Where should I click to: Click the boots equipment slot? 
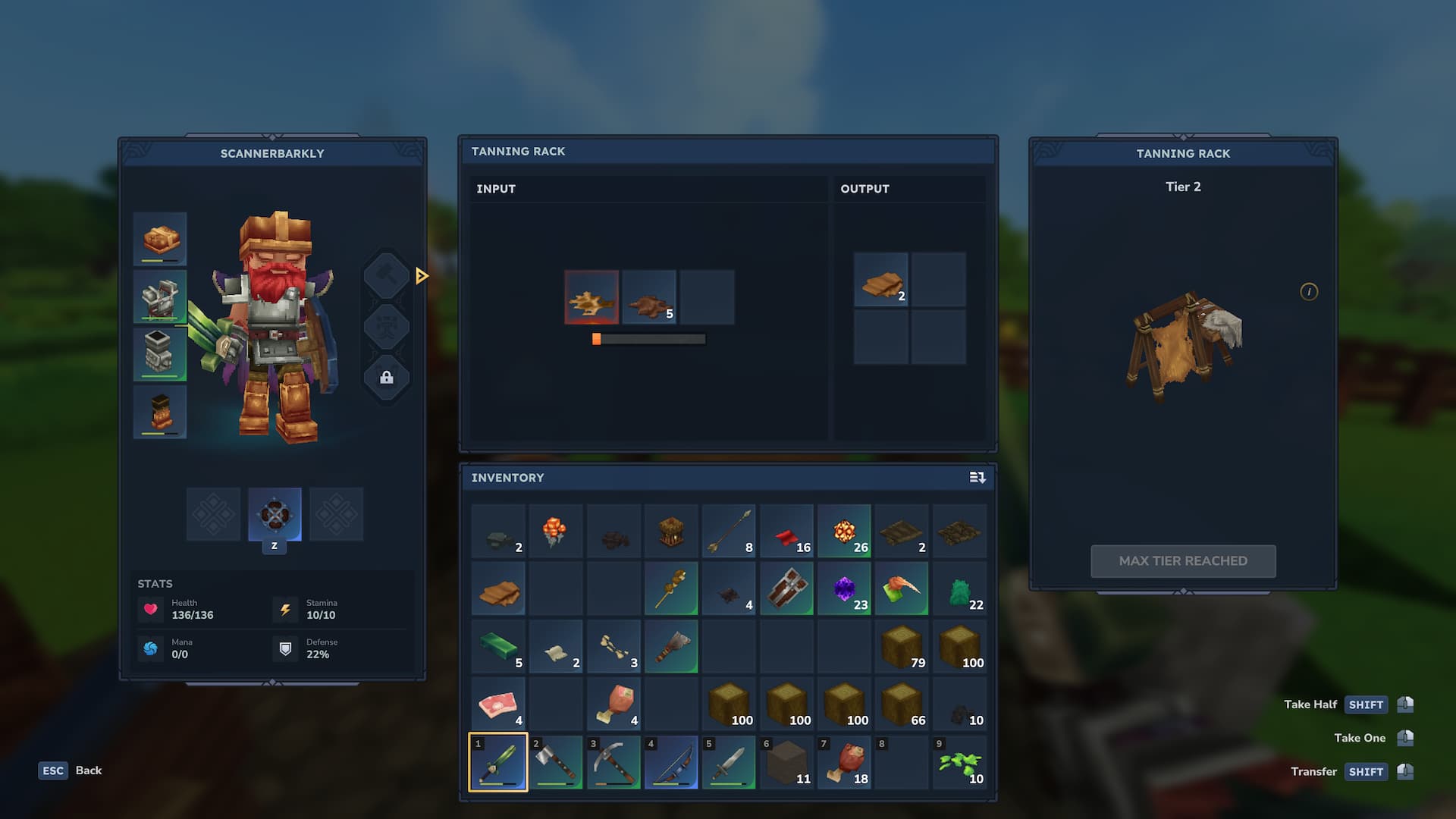(x=160, y=412)
